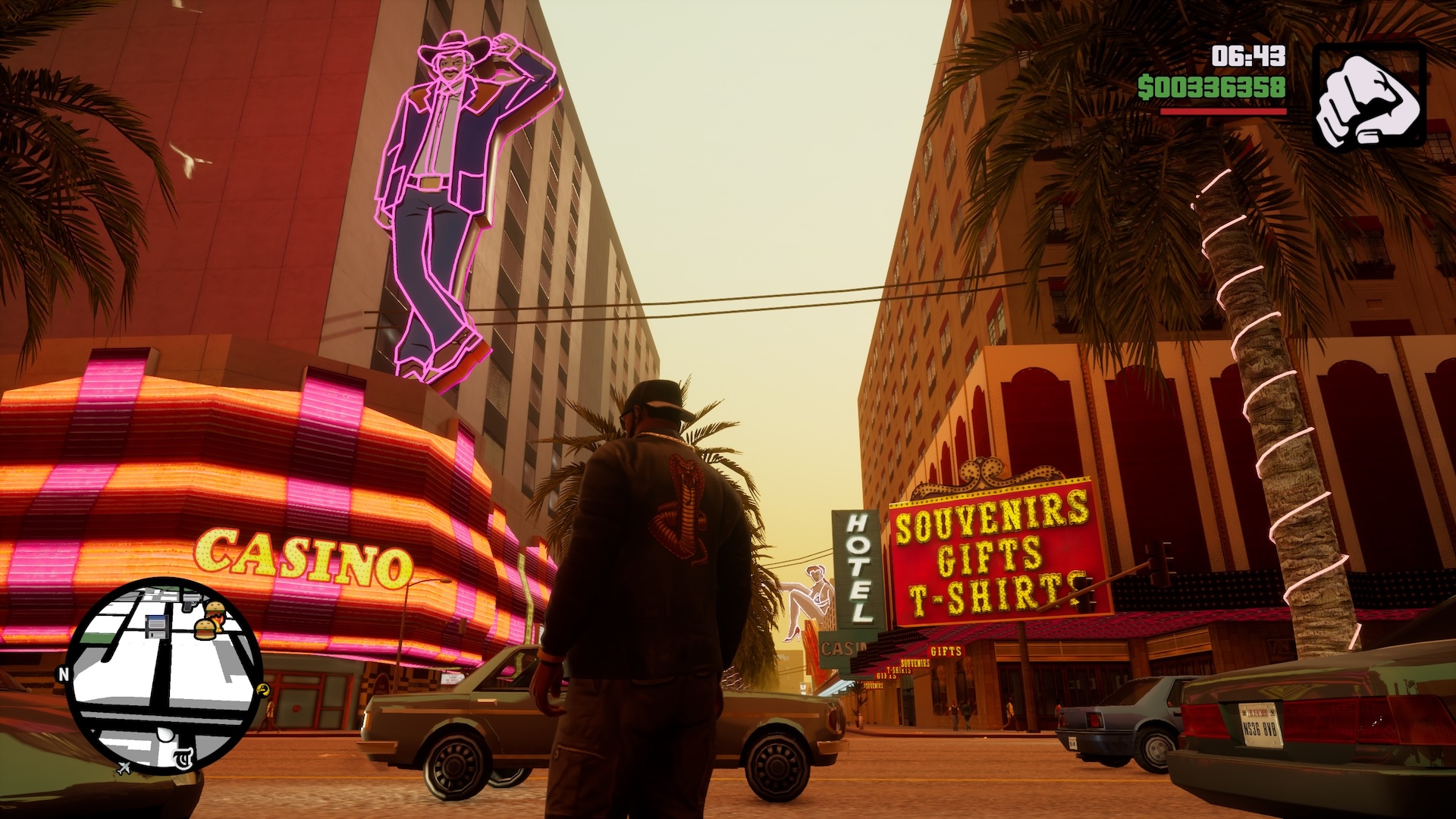The image size is (1456, 819).
Task: Click the upper burger restaurant icon on the minimap
Action: click(216, 608)
